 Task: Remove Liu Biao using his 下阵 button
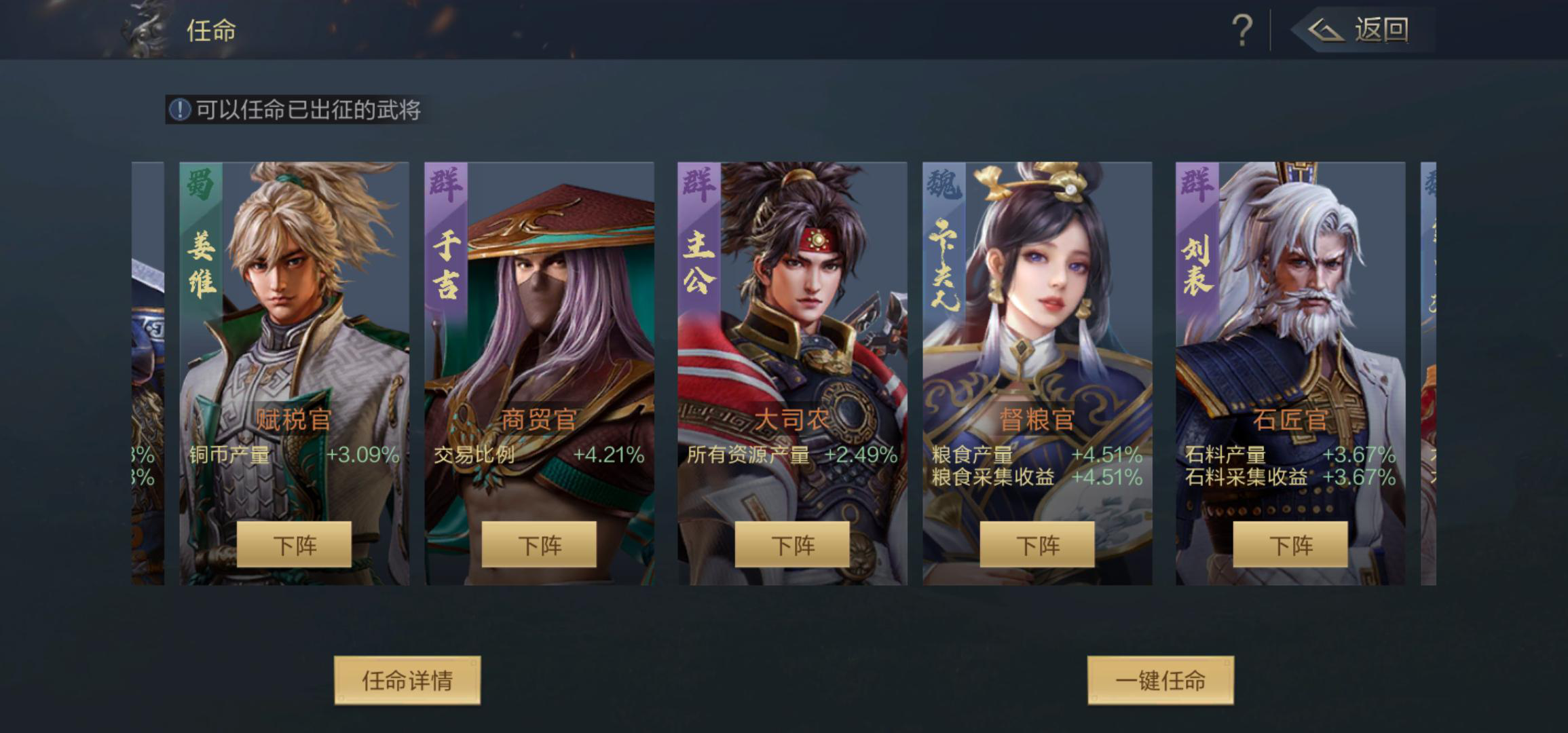[1291, 544]
